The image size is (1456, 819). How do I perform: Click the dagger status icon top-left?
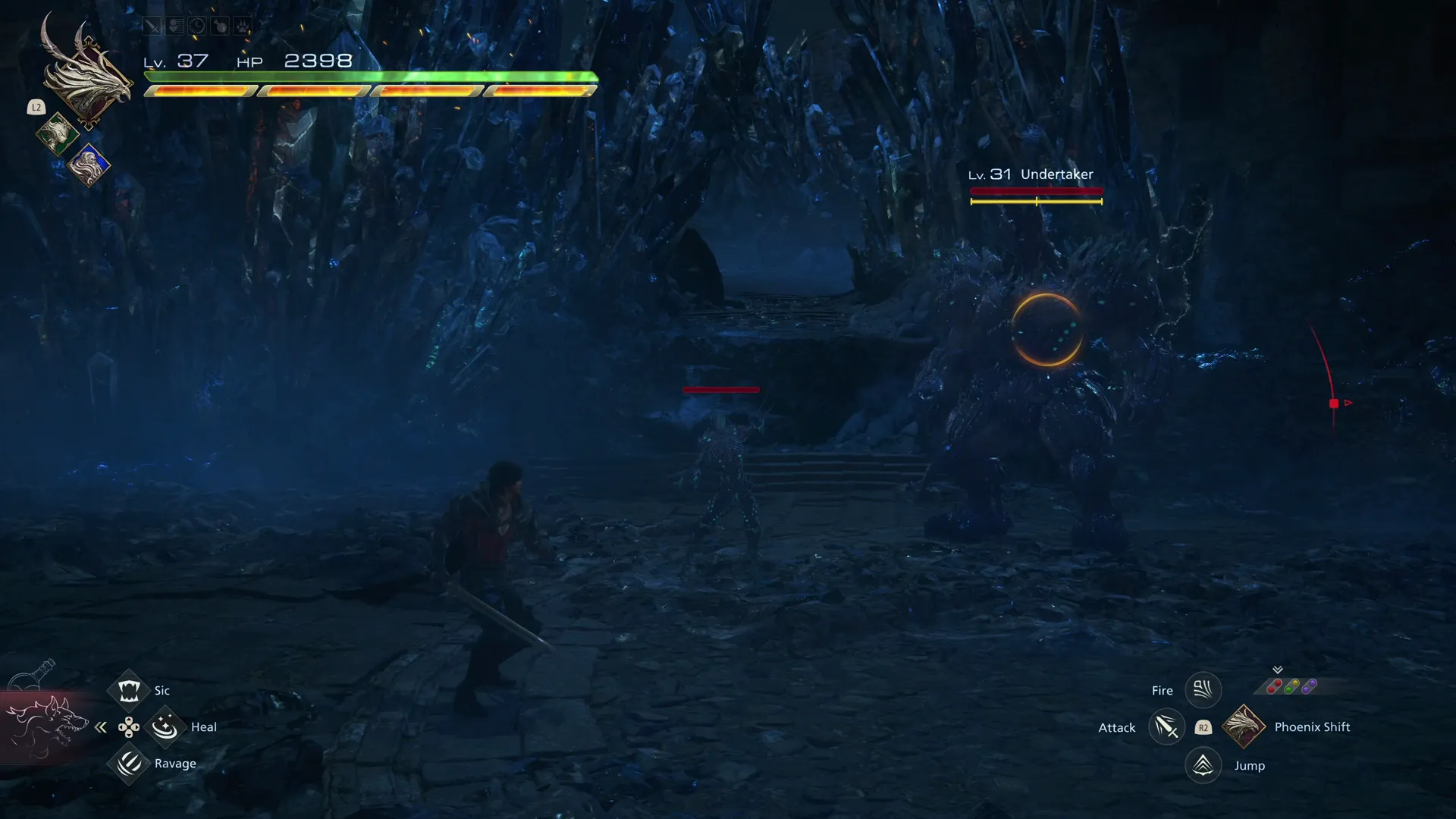click(x=152, y=25)
